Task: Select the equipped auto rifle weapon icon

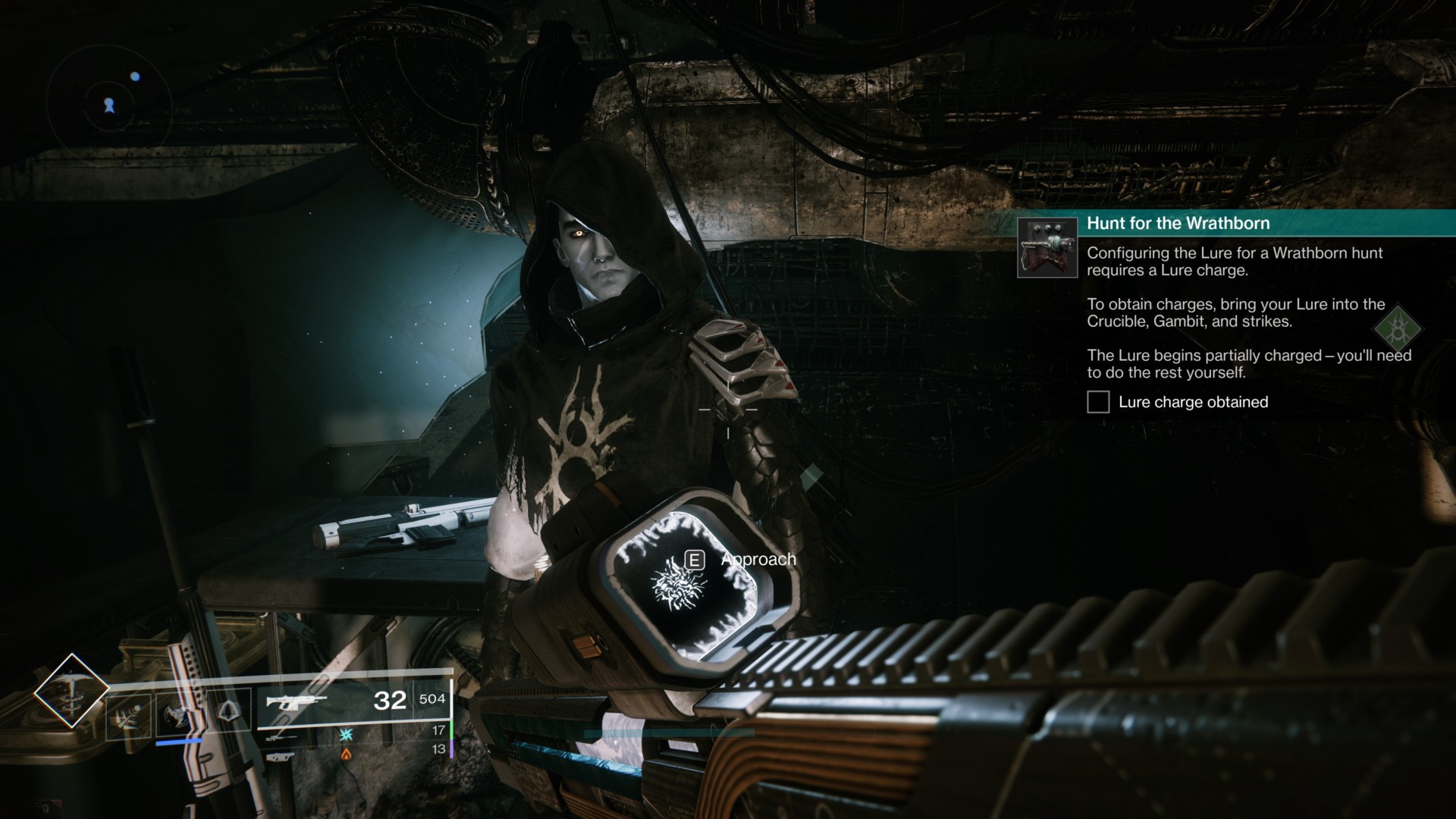Action: [297, 701]
